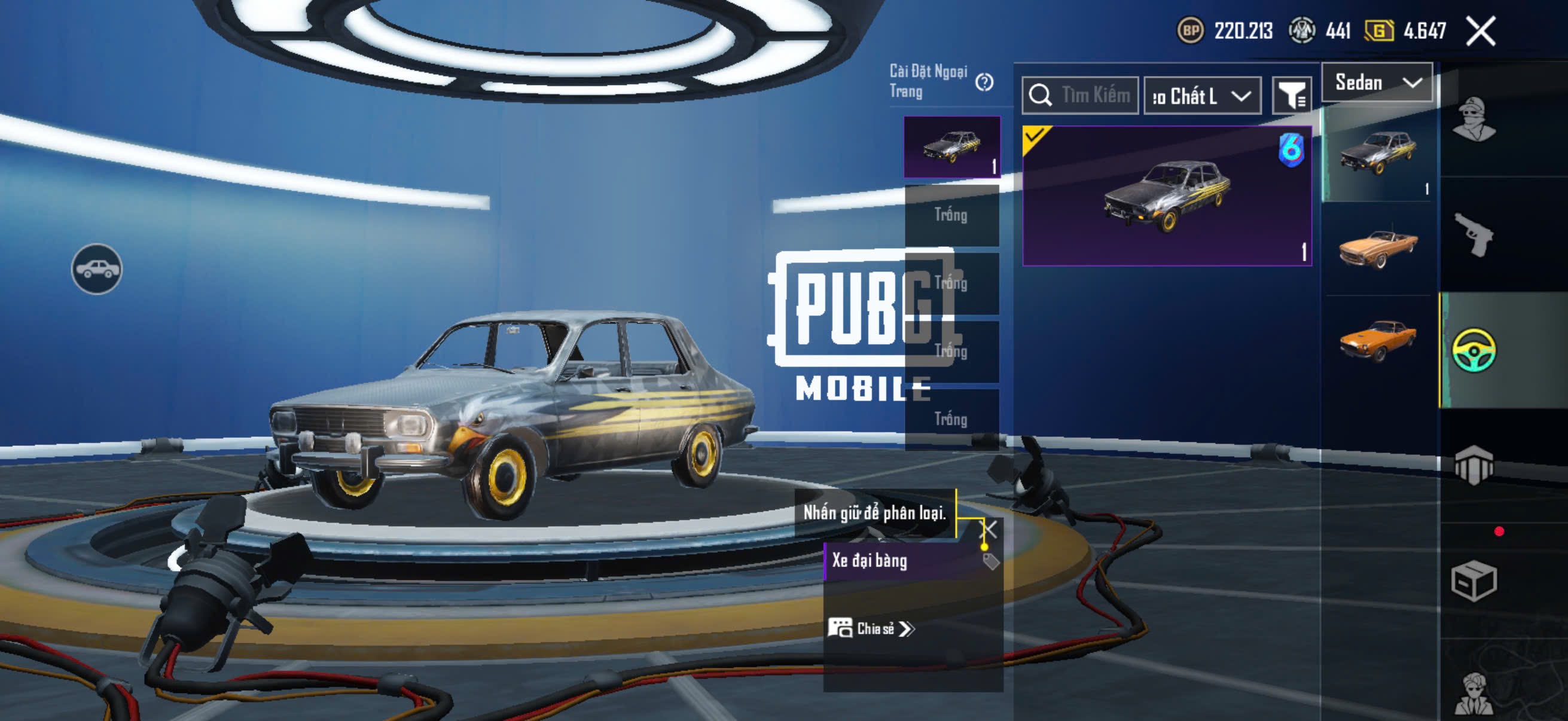Choose the convertible tan car thumbnail
Image resolution: width=1568 pixels, height=721 pixels.
click(1378, 248)
